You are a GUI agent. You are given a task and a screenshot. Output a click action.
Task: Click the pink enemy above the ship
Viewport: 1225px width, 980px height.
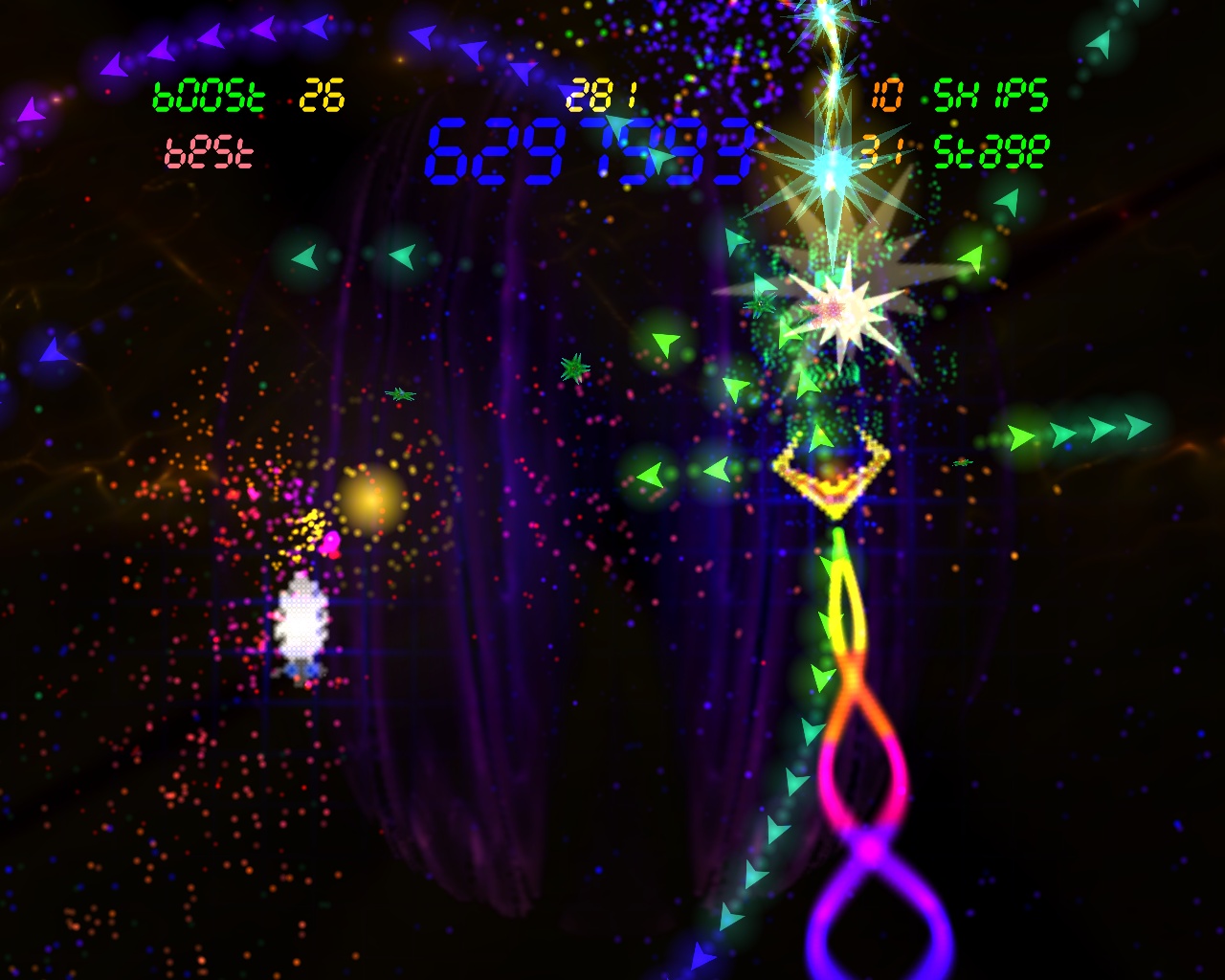(x=329, y=542)
